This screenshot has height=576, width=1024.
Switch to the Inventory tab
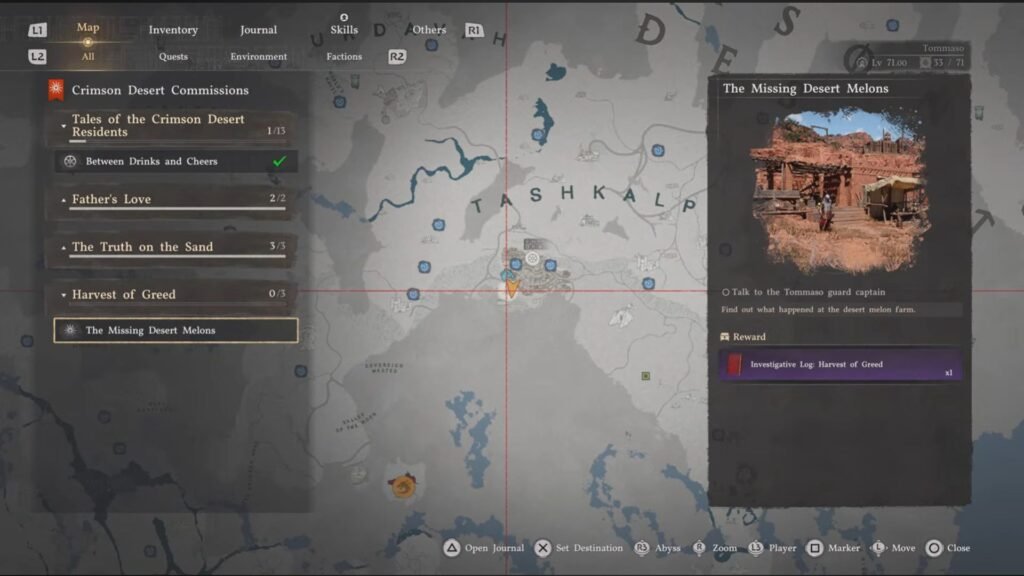coord(173,30)
